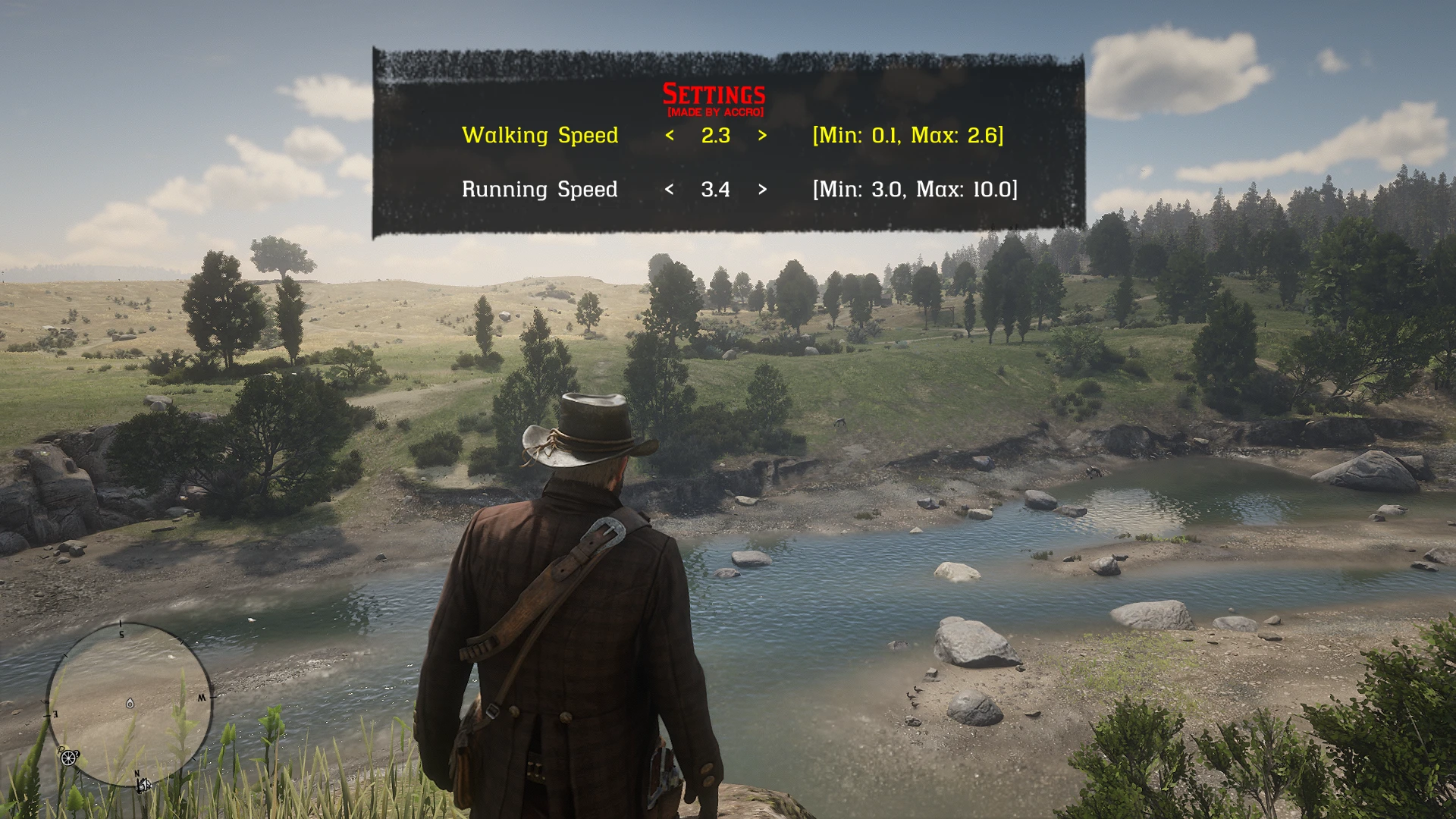Click the circular minimap
1456x819 pixels.
pyautogui.click(x=130, y=704)
